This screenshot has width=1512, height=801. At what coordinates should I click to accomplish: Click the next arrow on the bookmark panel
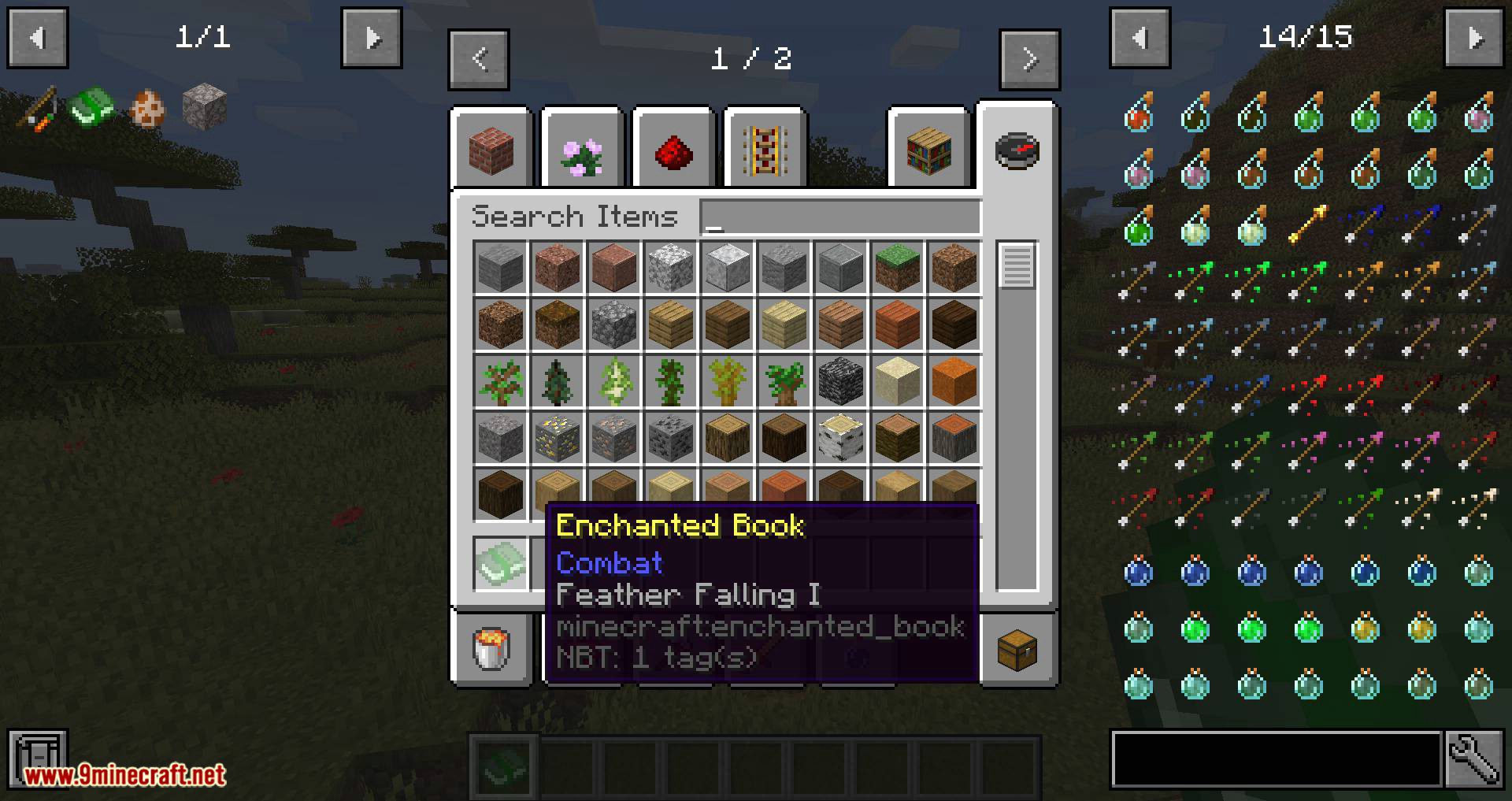[370, 37]
